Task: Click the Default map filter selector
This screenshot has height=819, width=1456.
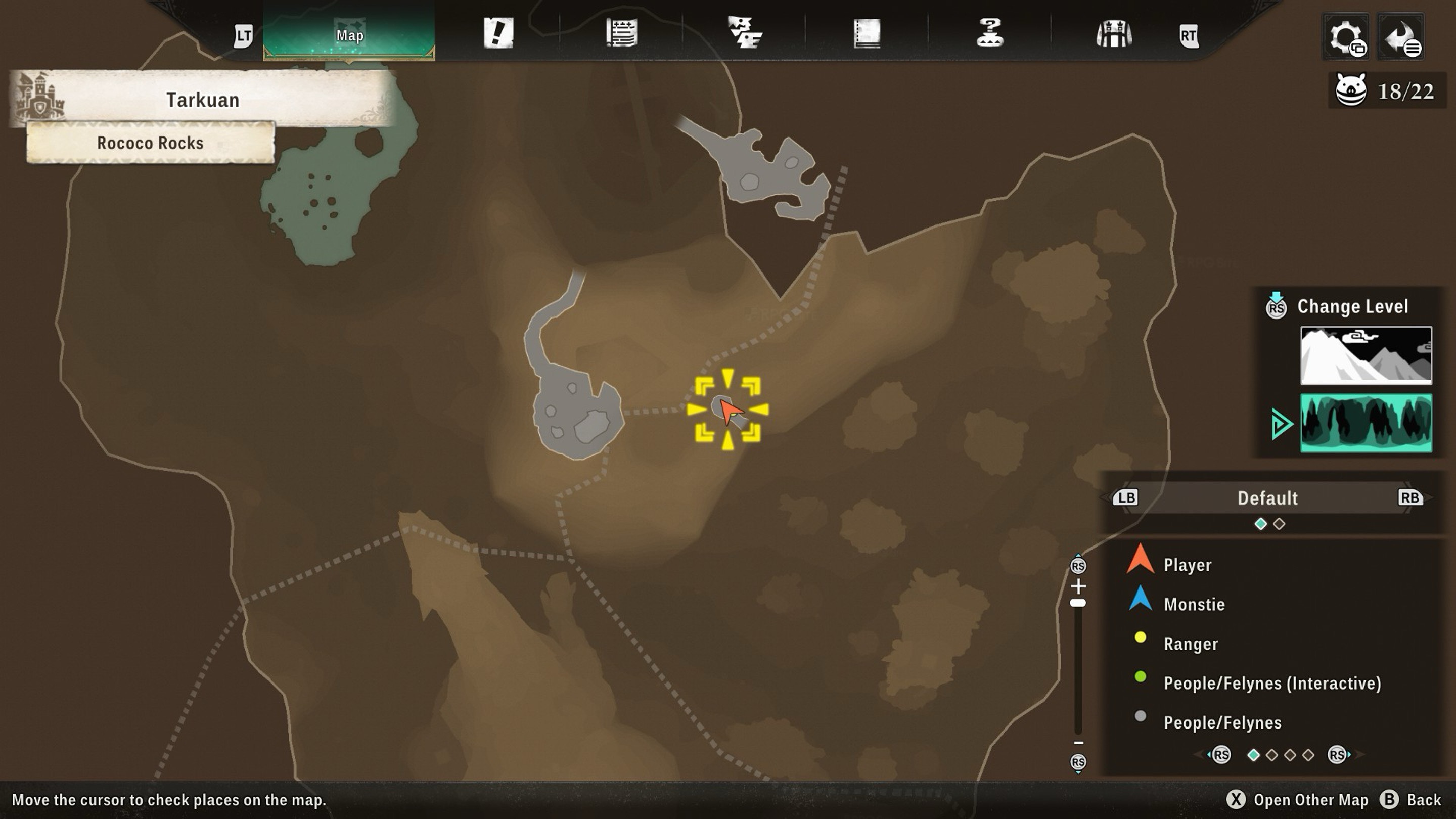Action: pyautogui.click(x=1267, y=498)
